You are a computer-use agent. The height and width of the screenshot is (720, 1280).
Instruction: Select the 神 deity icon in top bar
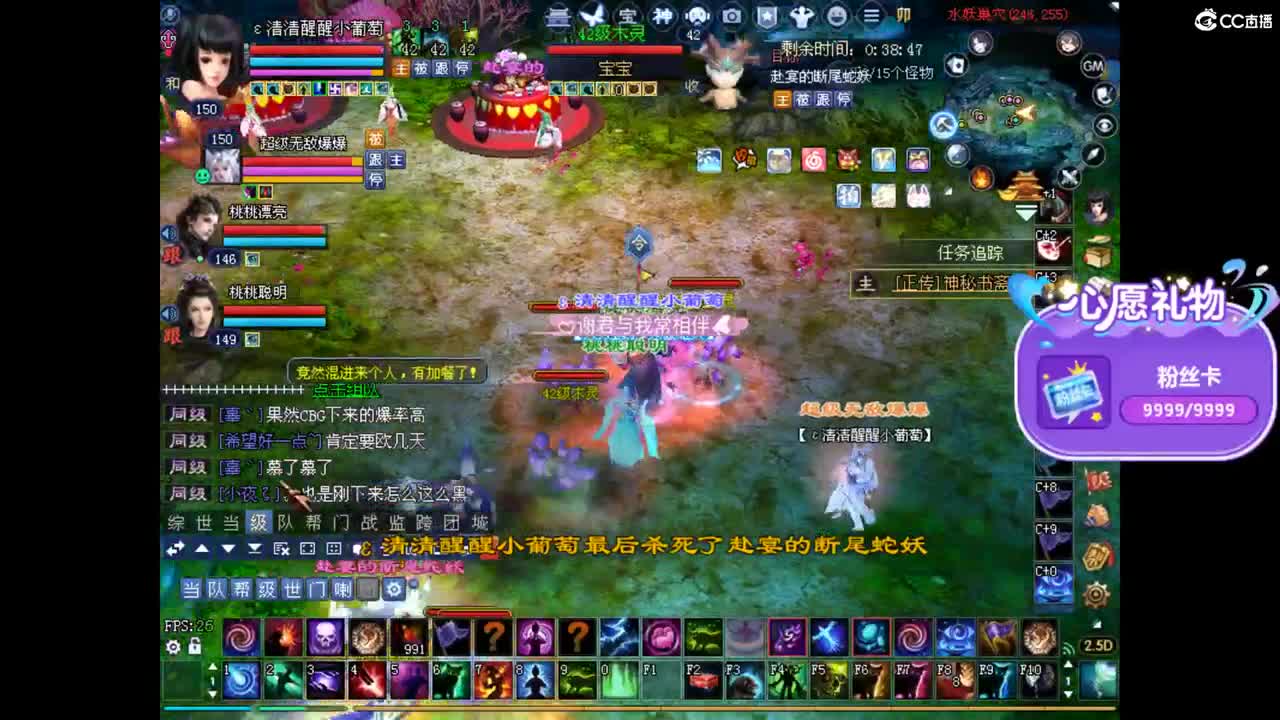[x=664, y=16]
